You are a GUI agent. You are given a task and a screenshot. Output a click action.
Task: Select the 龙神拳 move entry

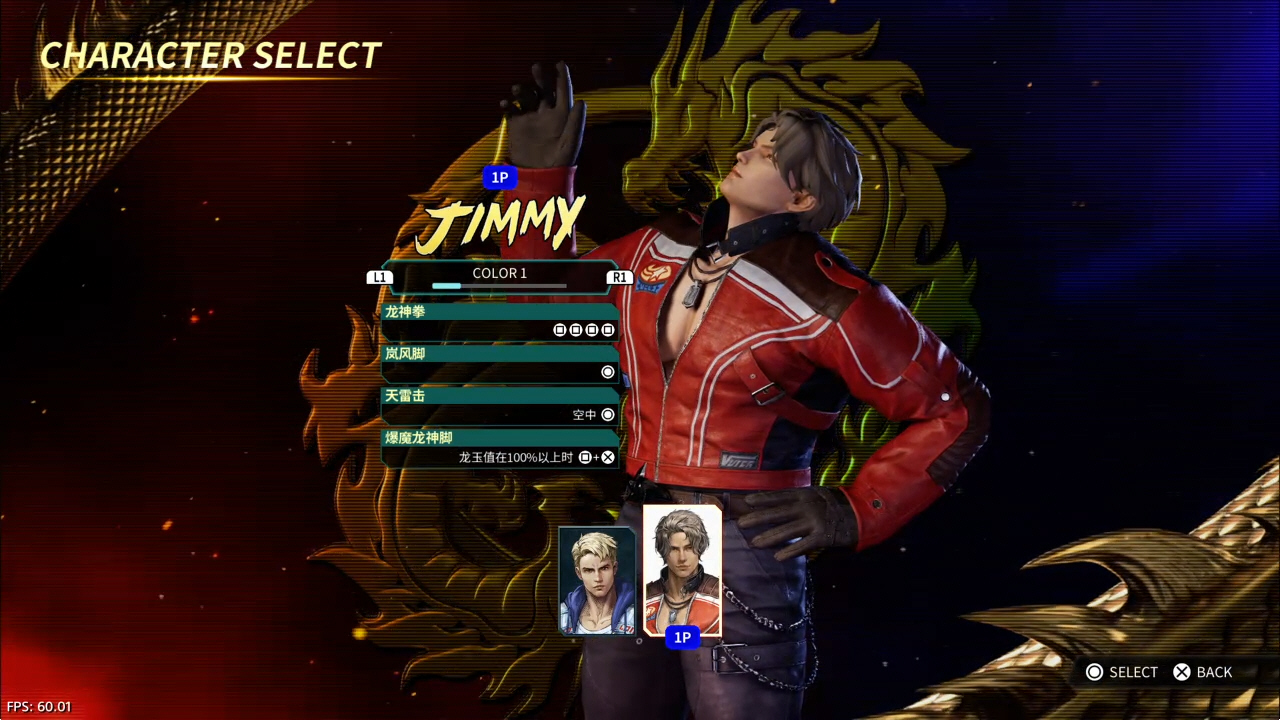point(499,321)
